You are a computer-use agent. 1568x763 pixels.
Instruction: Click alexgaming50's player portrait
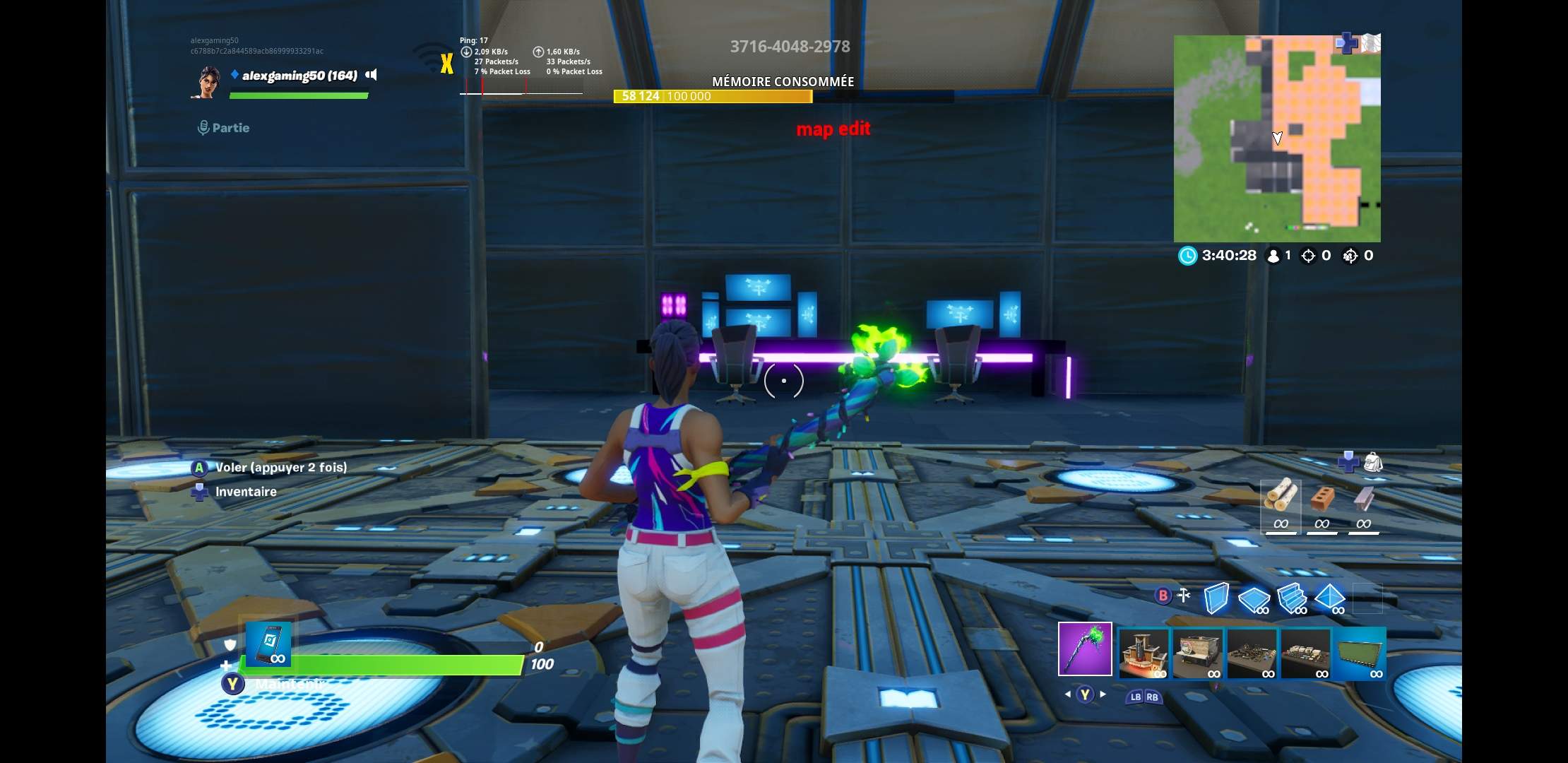point(207,82)
